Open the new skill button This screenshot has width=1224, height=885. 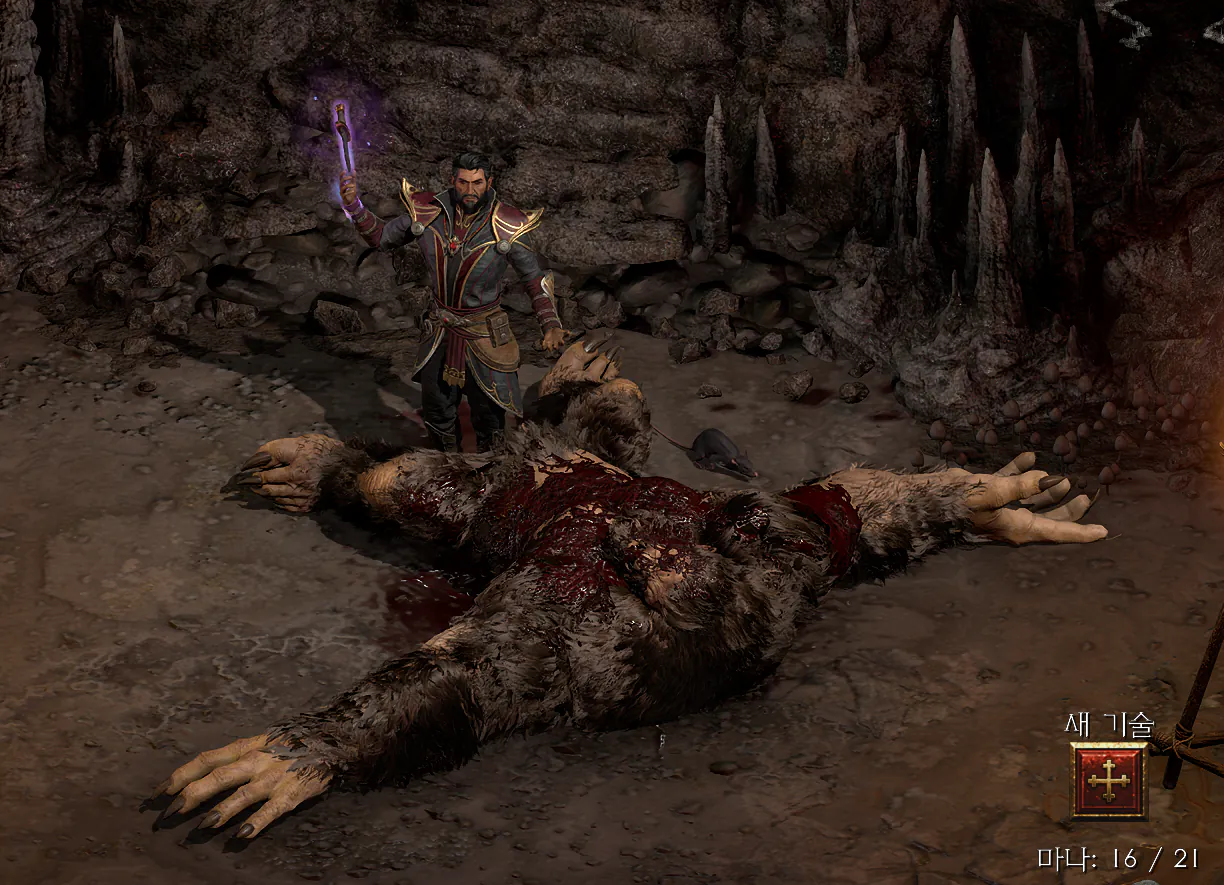(1109, 781)
